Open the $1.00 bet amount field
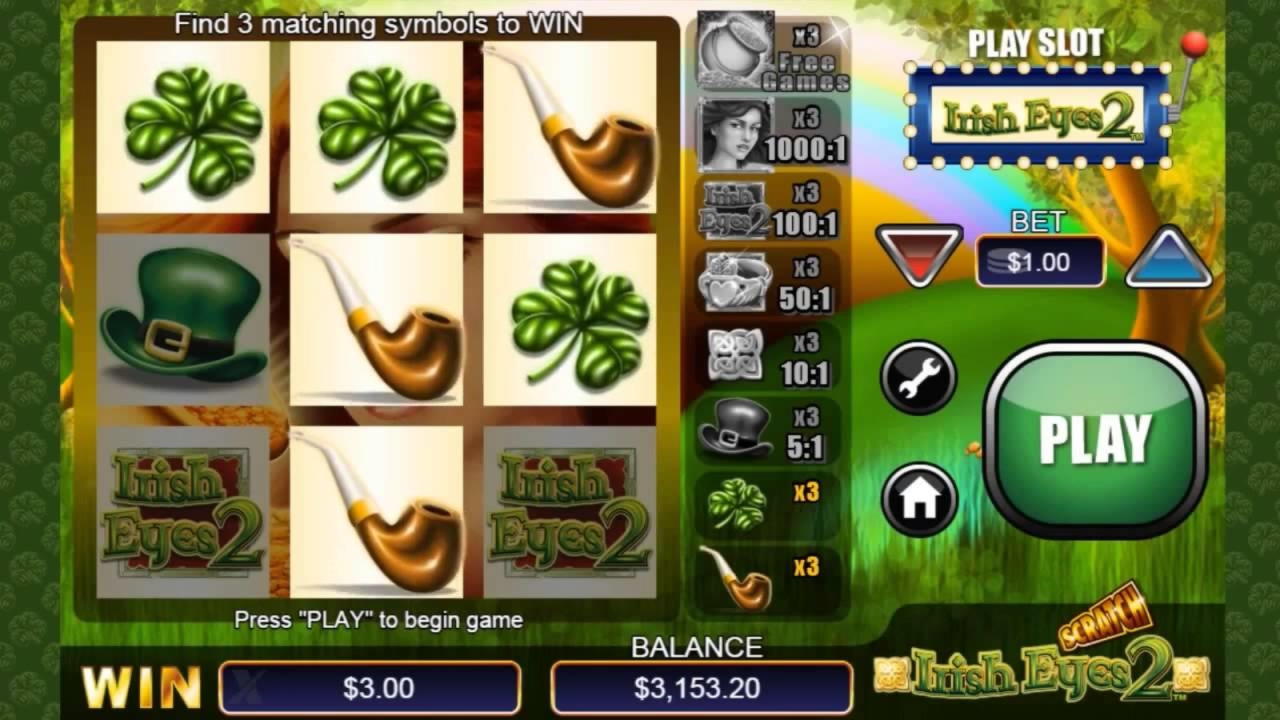 (x=1040, y=263)
